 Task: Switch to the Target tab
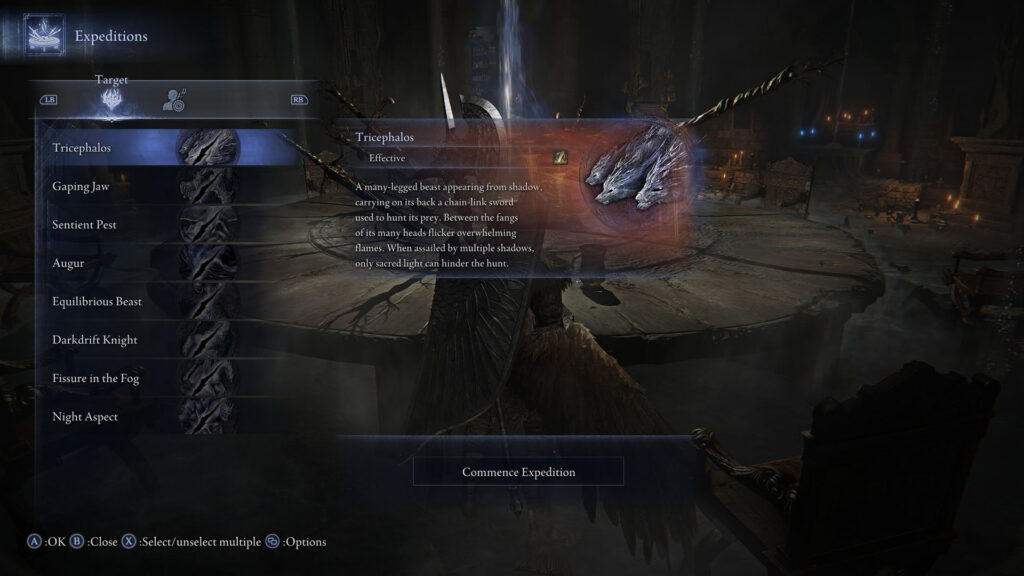[x=112, y=98]
